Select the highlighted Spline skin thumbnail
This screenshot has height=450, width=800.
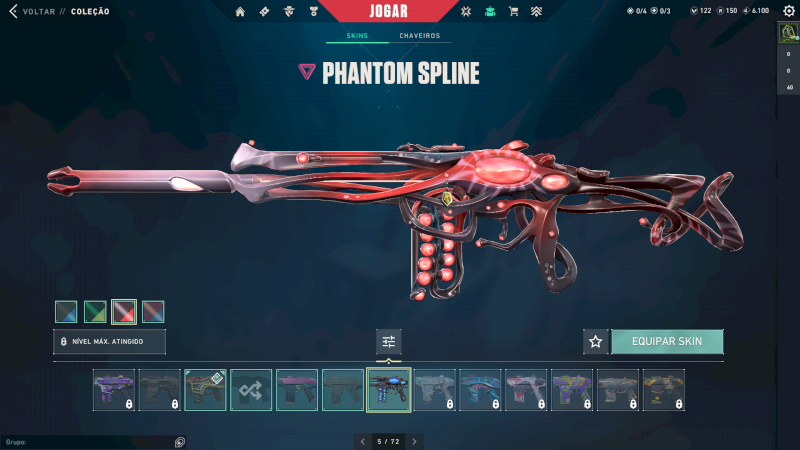coord(389,389)
